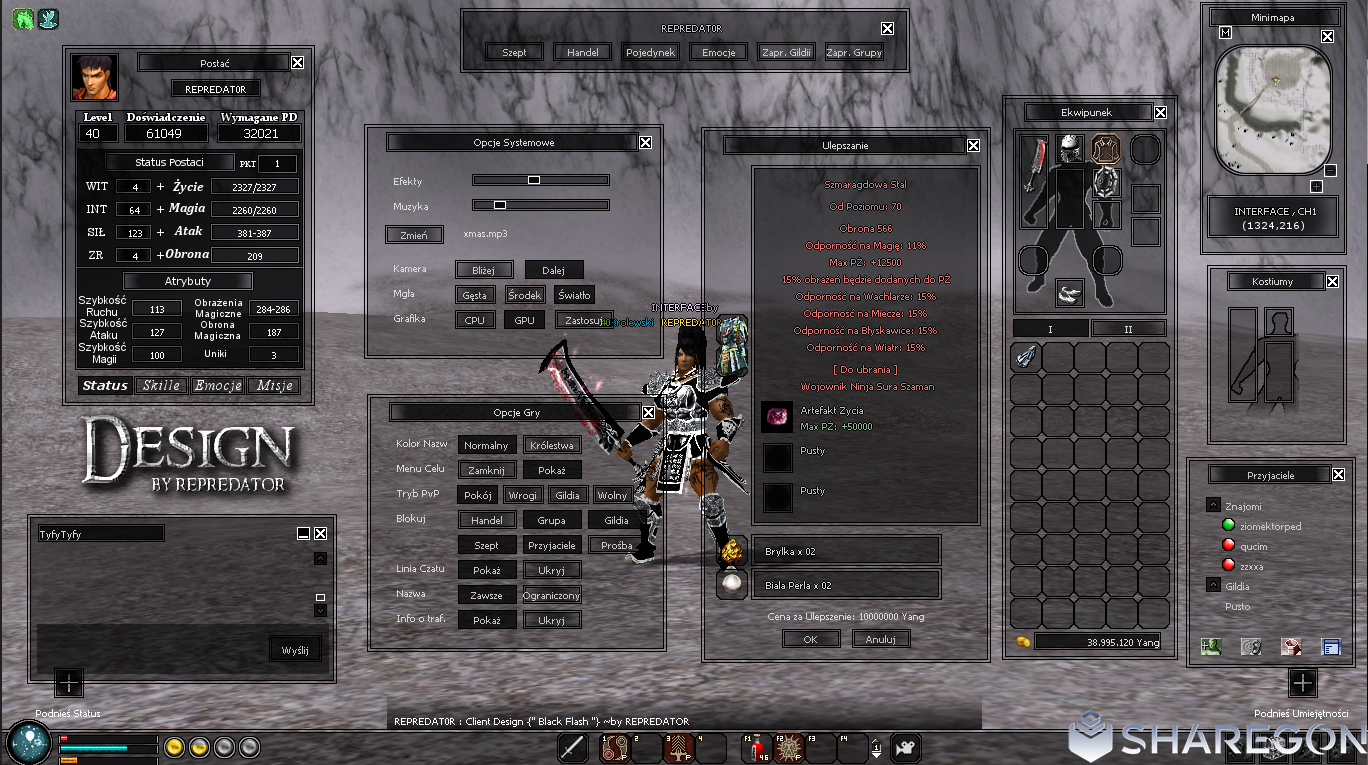1368x765 pixels.
Task: Click the minimap display
Action: tap(1272, 112)
